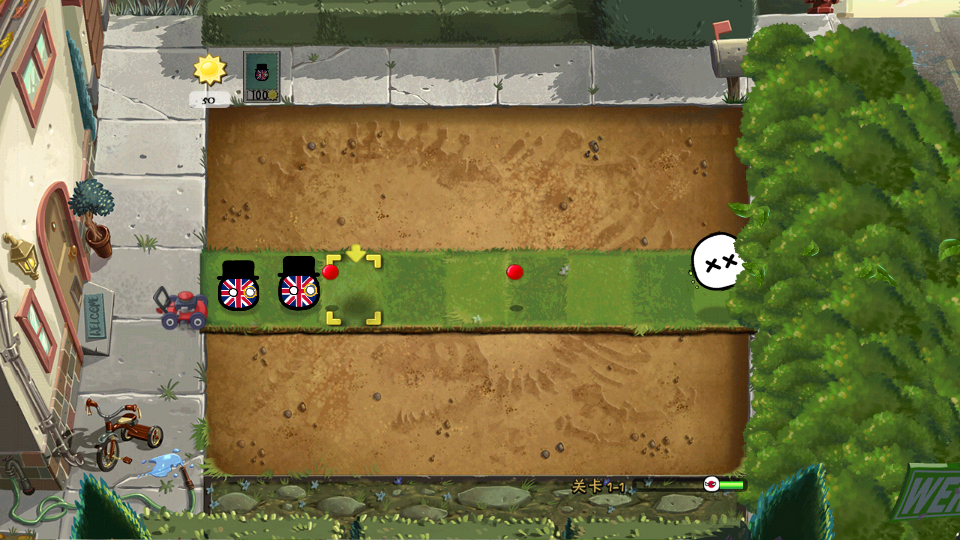Select the UK ball seed packet
The image size is (960, 540).
(x=262, y=77)
